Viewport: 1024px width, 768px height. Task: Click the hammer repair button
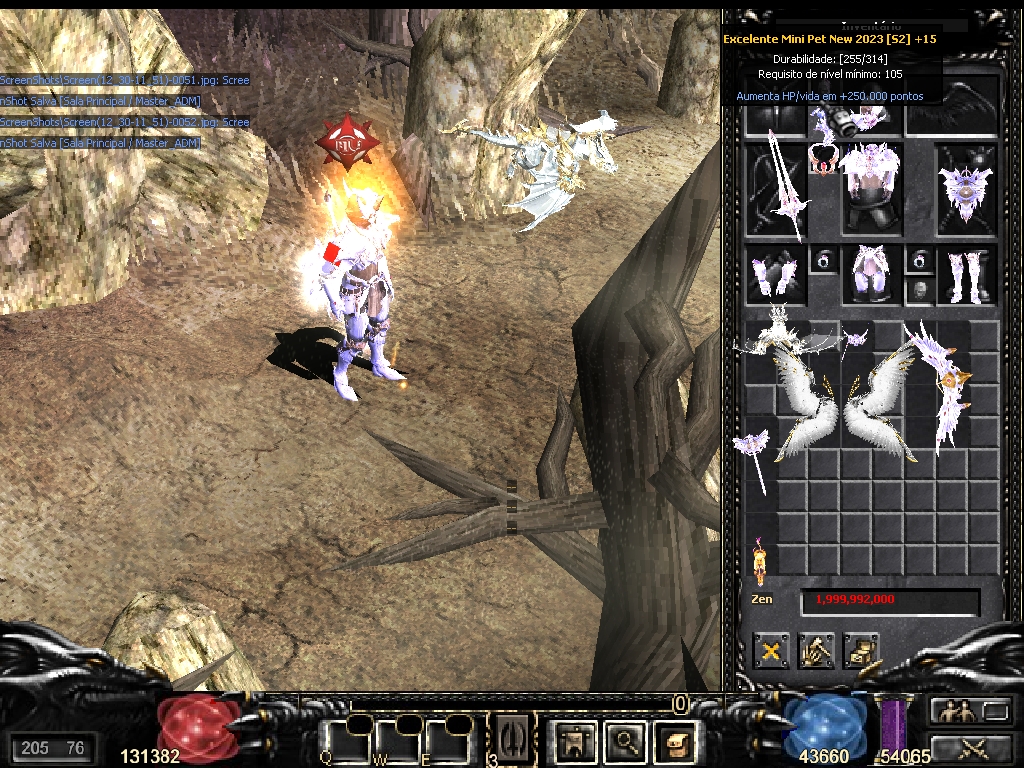click(x=816, y=651)
